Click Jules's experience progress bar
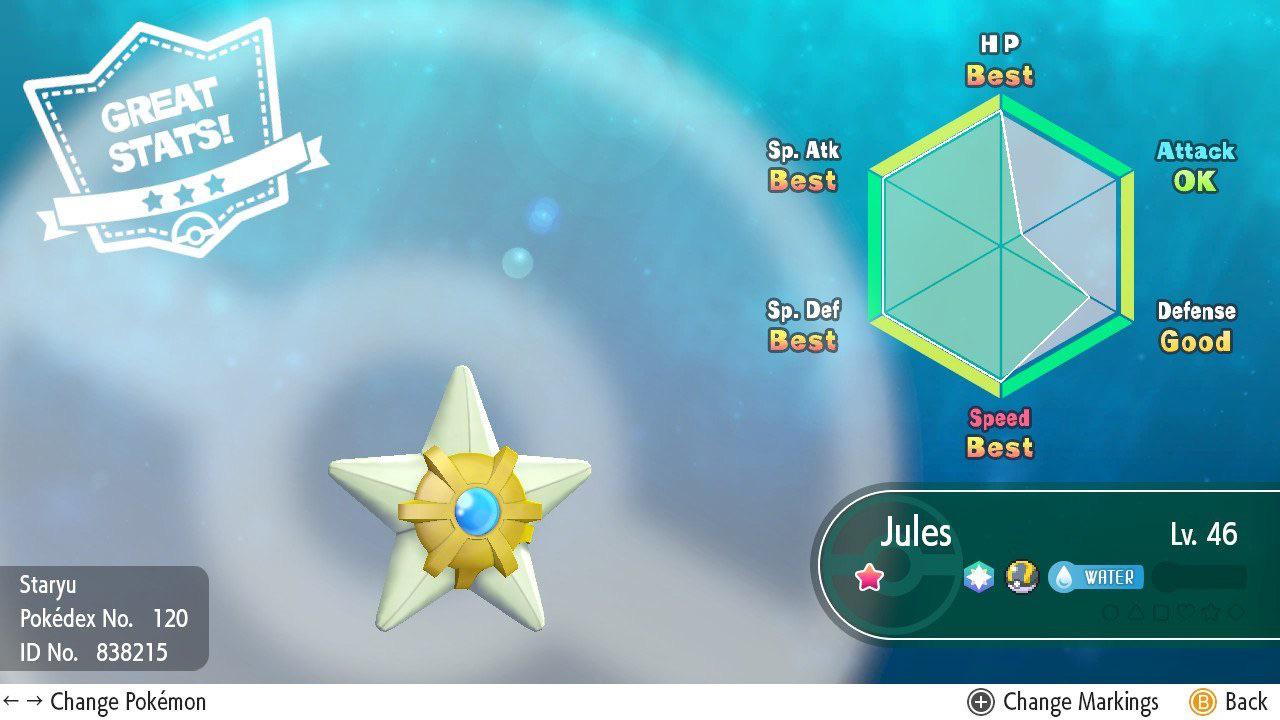Screen dimensions: 1280x720 tap(1200, 576)
